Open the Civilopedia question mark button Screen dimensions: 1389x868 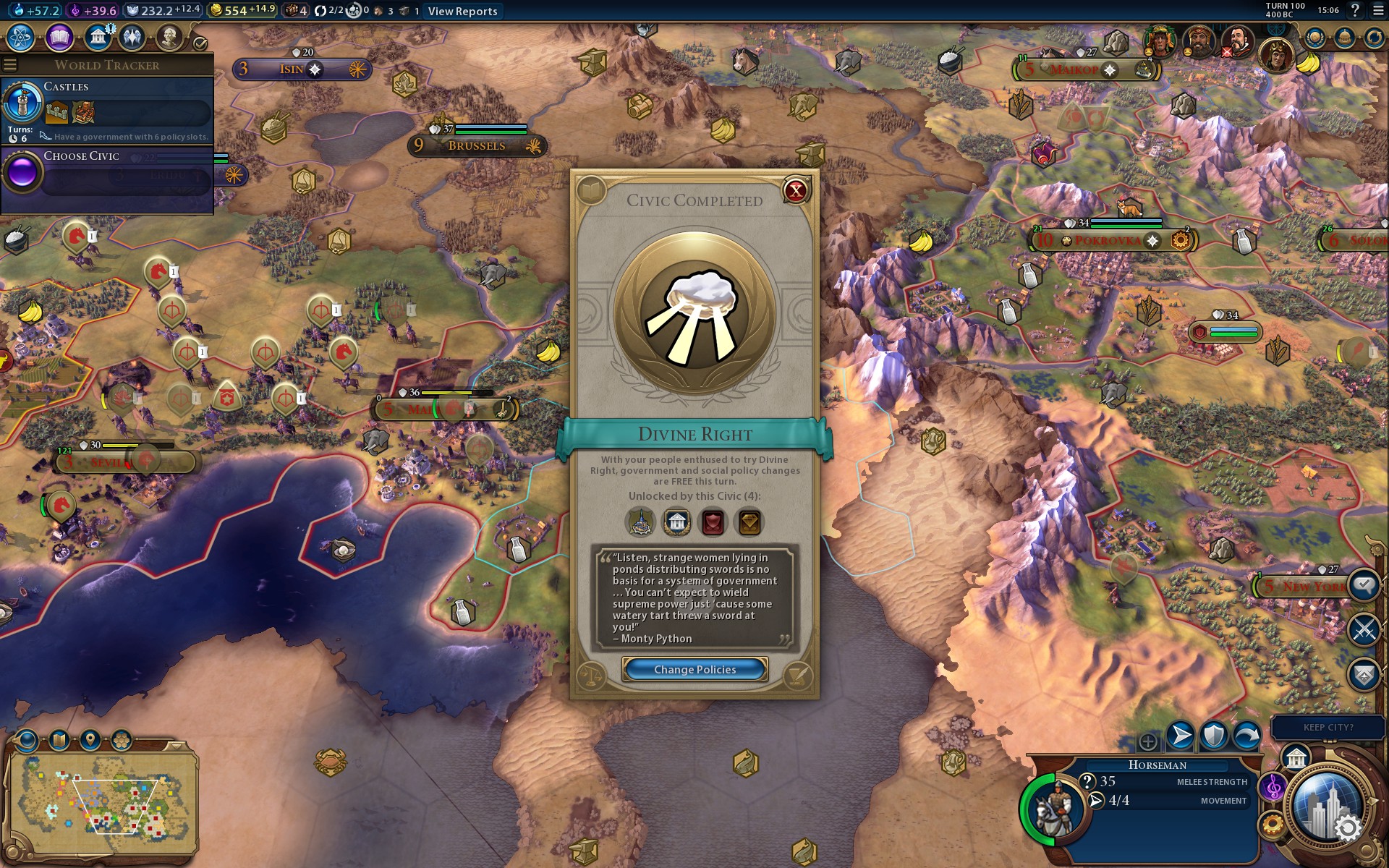[1355, 11]
